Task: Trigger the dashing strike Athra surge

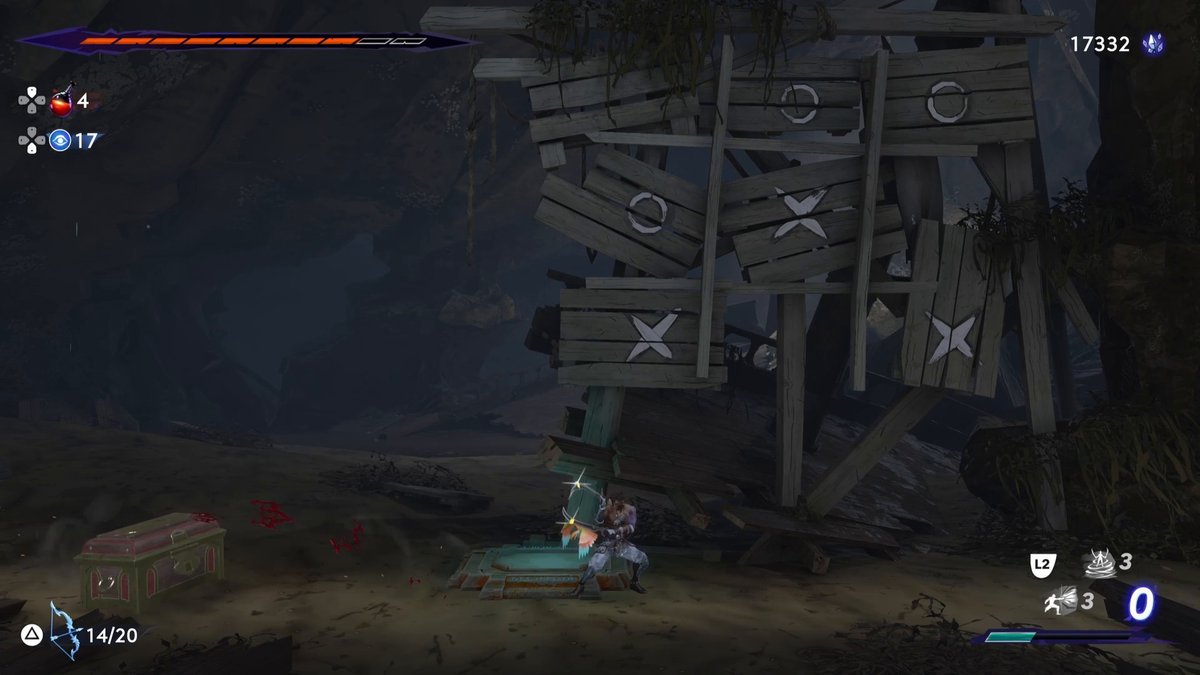Action: coord(1062,600)
